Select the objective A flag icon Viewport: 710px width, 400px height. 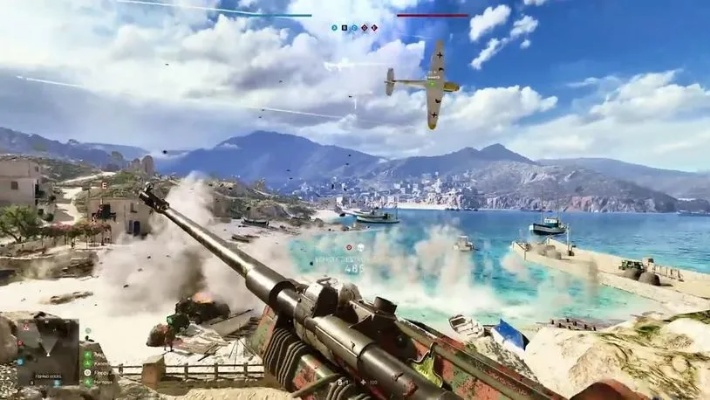(335, 28)
